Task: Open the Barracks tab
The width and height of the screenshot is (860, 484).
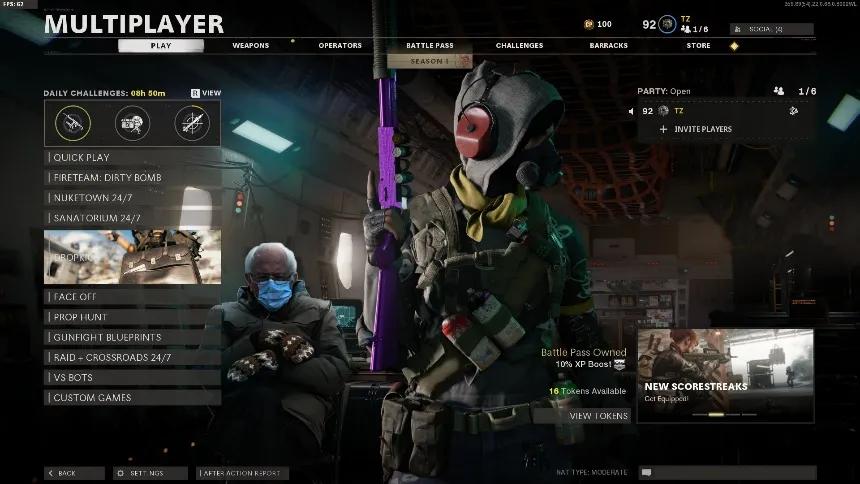Action: [x=609, y=45]
